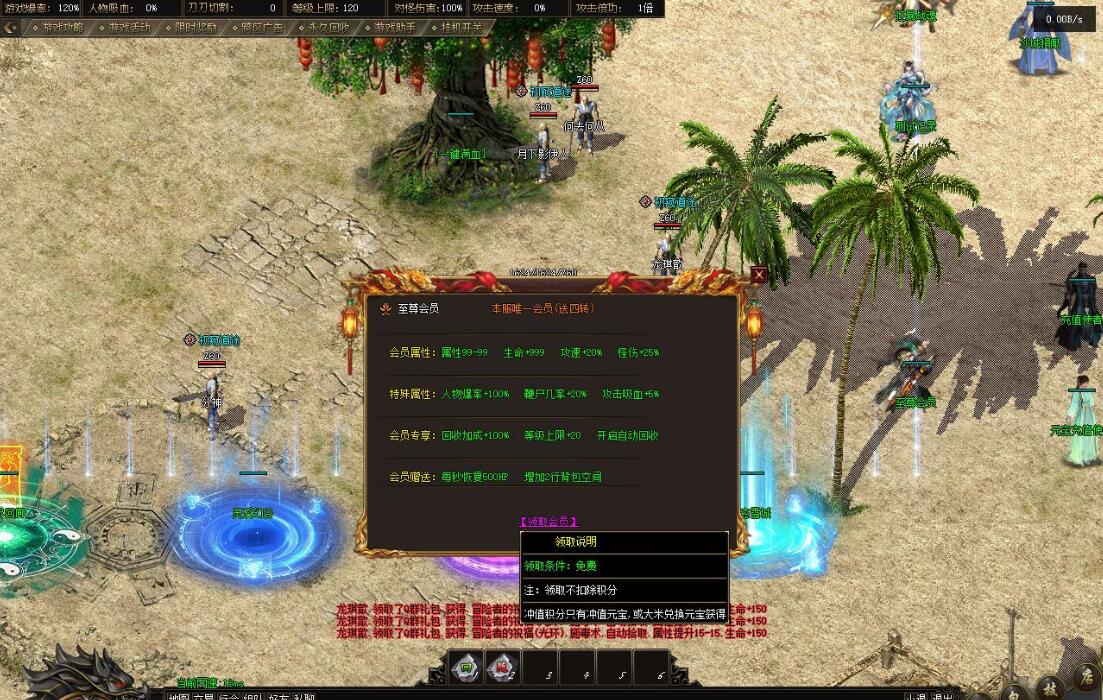Close the 至尊会员 membership panel
Viewport: 1103px width, 700px height.
pyautogui.click(x=759, y=275)
